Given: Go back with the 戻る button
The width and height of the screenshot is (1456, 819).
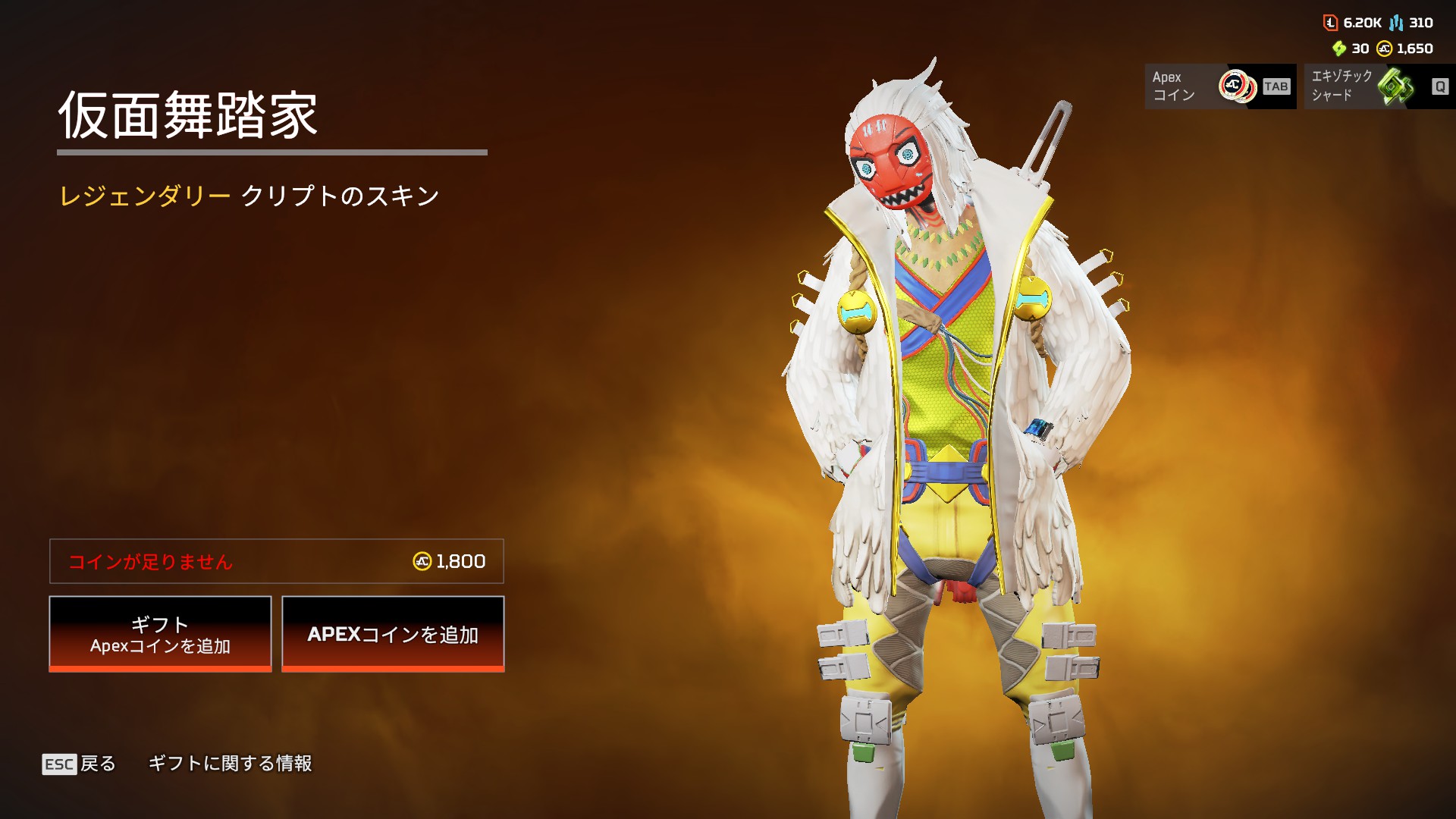Looking at the screenshot, I should (80, 764).
